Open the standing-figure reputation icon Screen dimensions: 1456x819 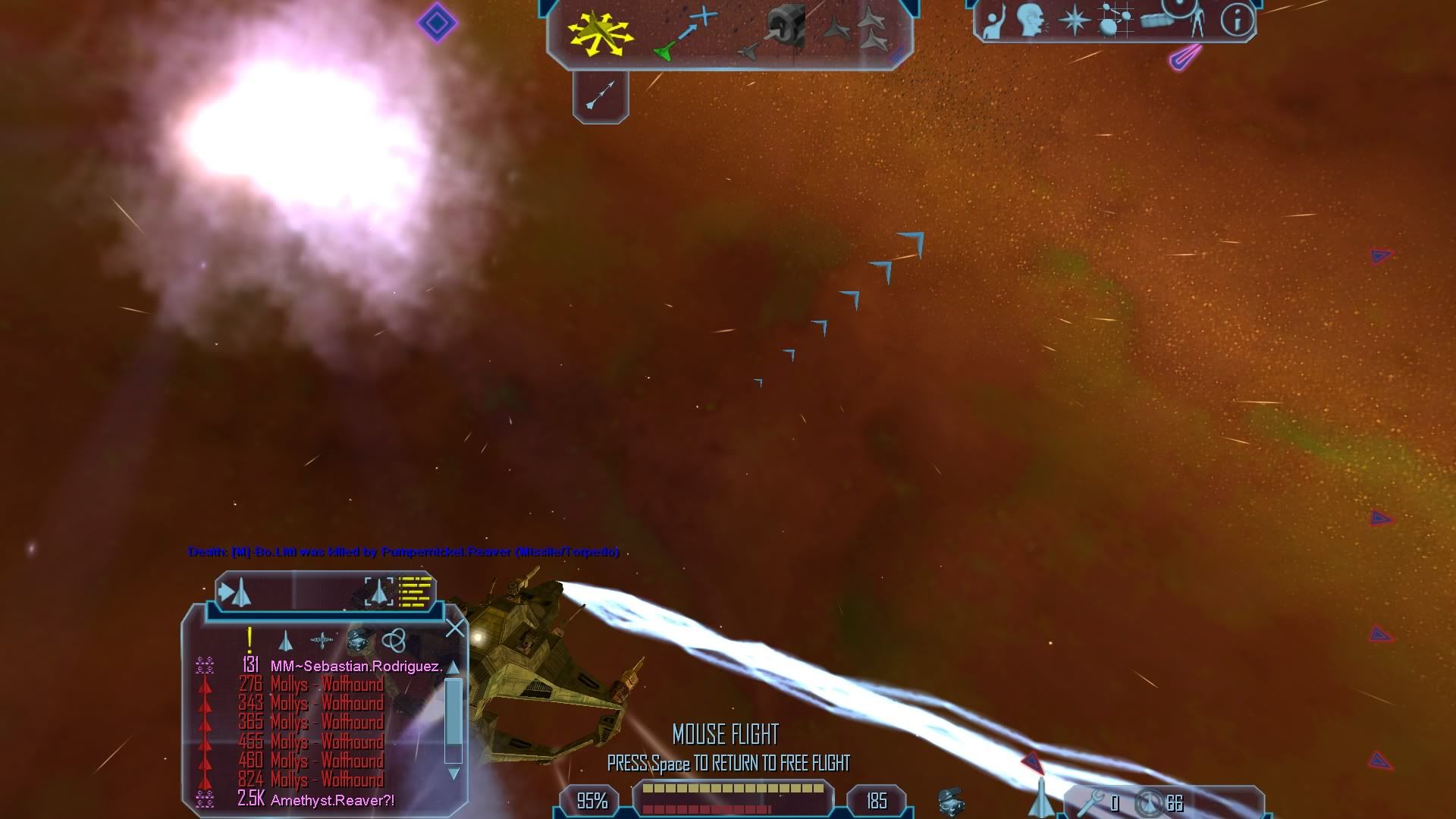click(x=1197, y=21)
